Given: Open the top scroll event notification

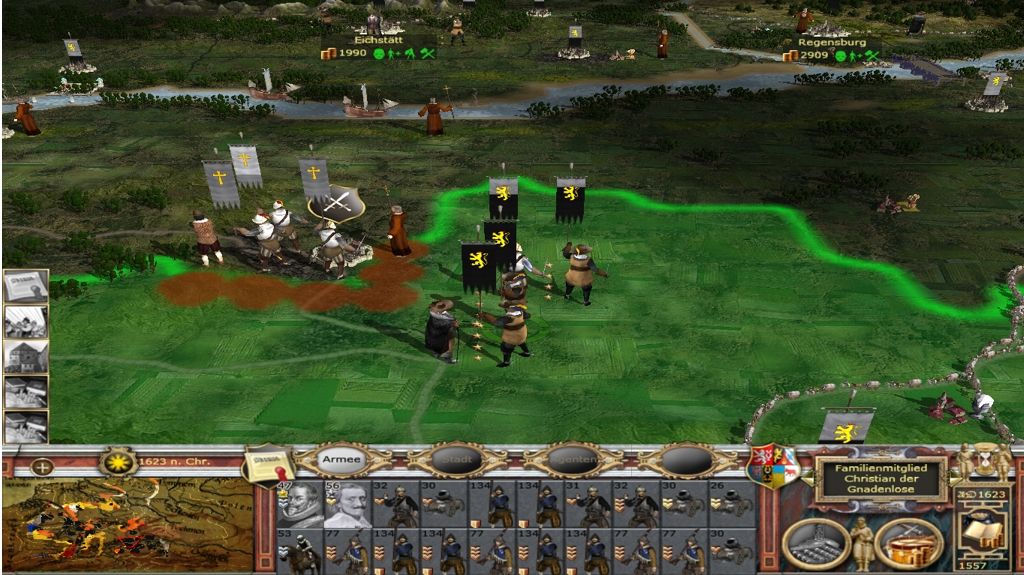Looking at the screenshot, I should pos(25,286).
